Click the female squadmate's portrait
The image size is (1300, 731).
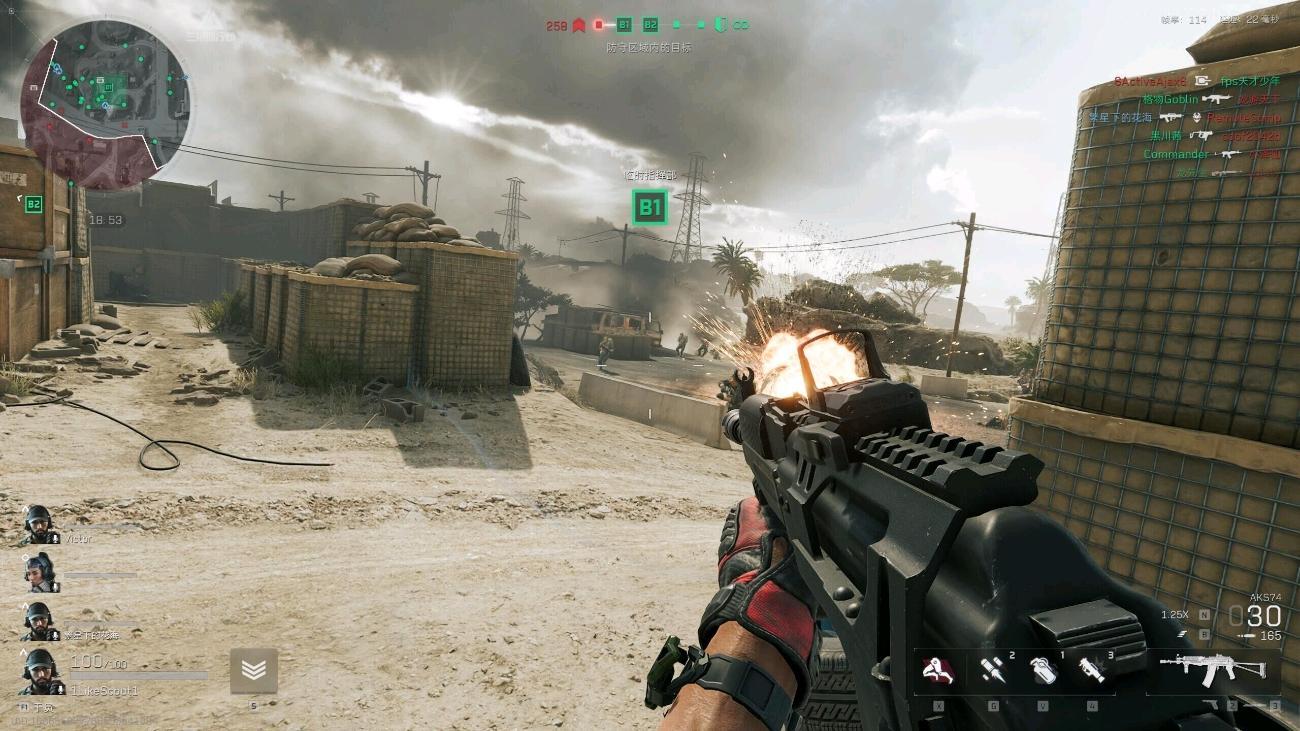[39, 571]
